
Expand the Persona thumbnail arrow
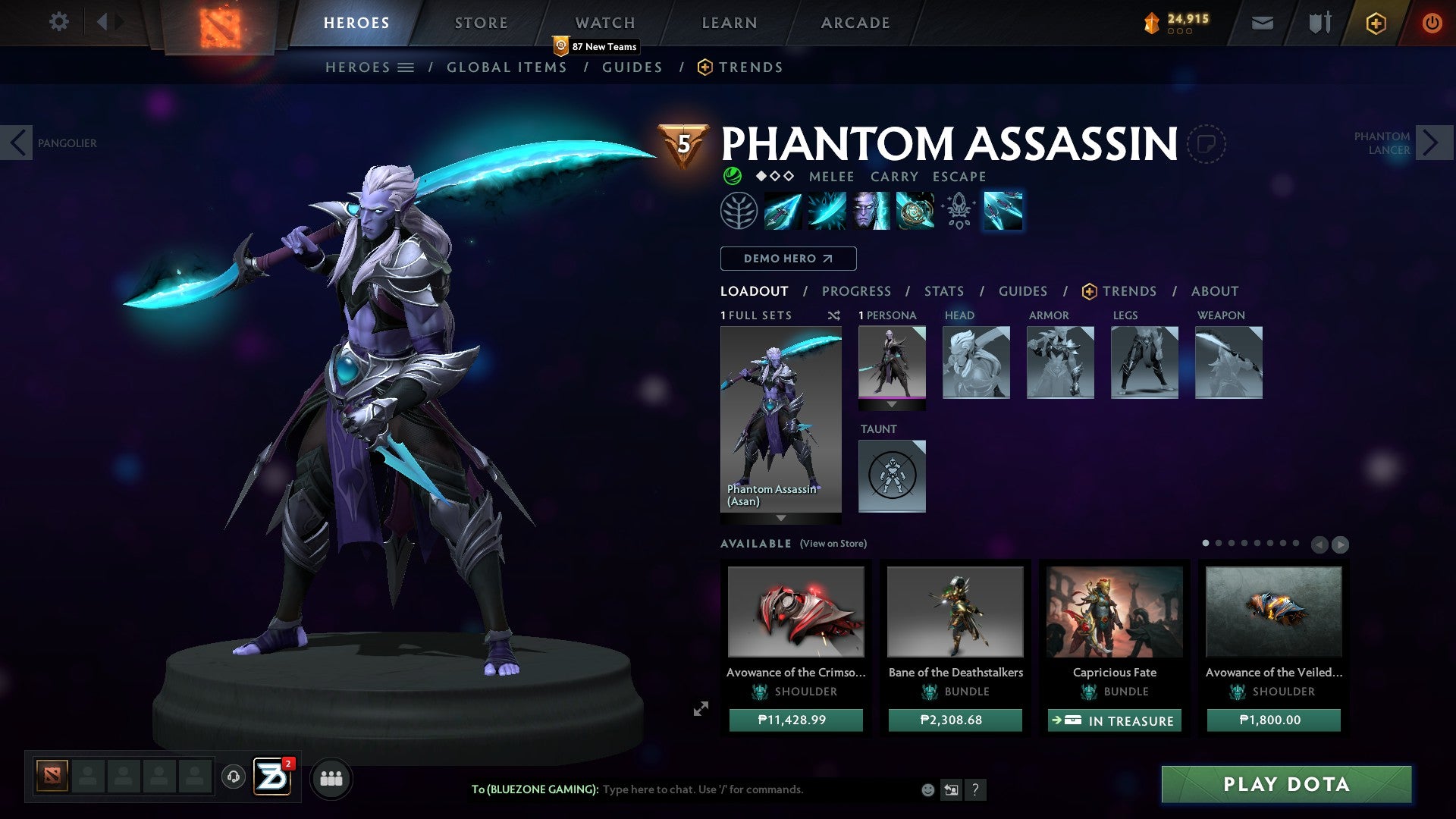point(892,404)
